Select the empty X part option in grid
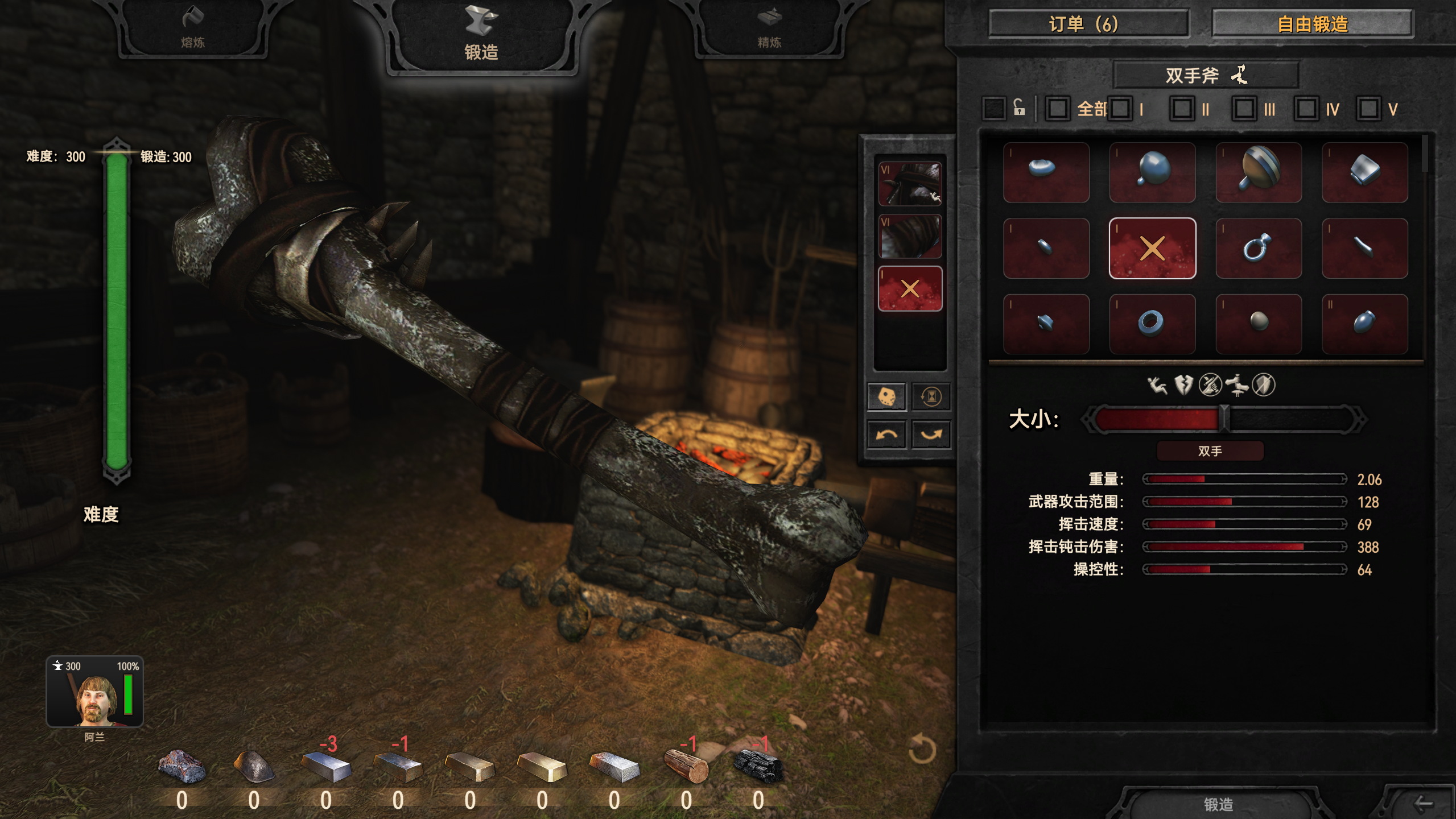This screenshot has height=819, width=1456. tap(1152, 249)
